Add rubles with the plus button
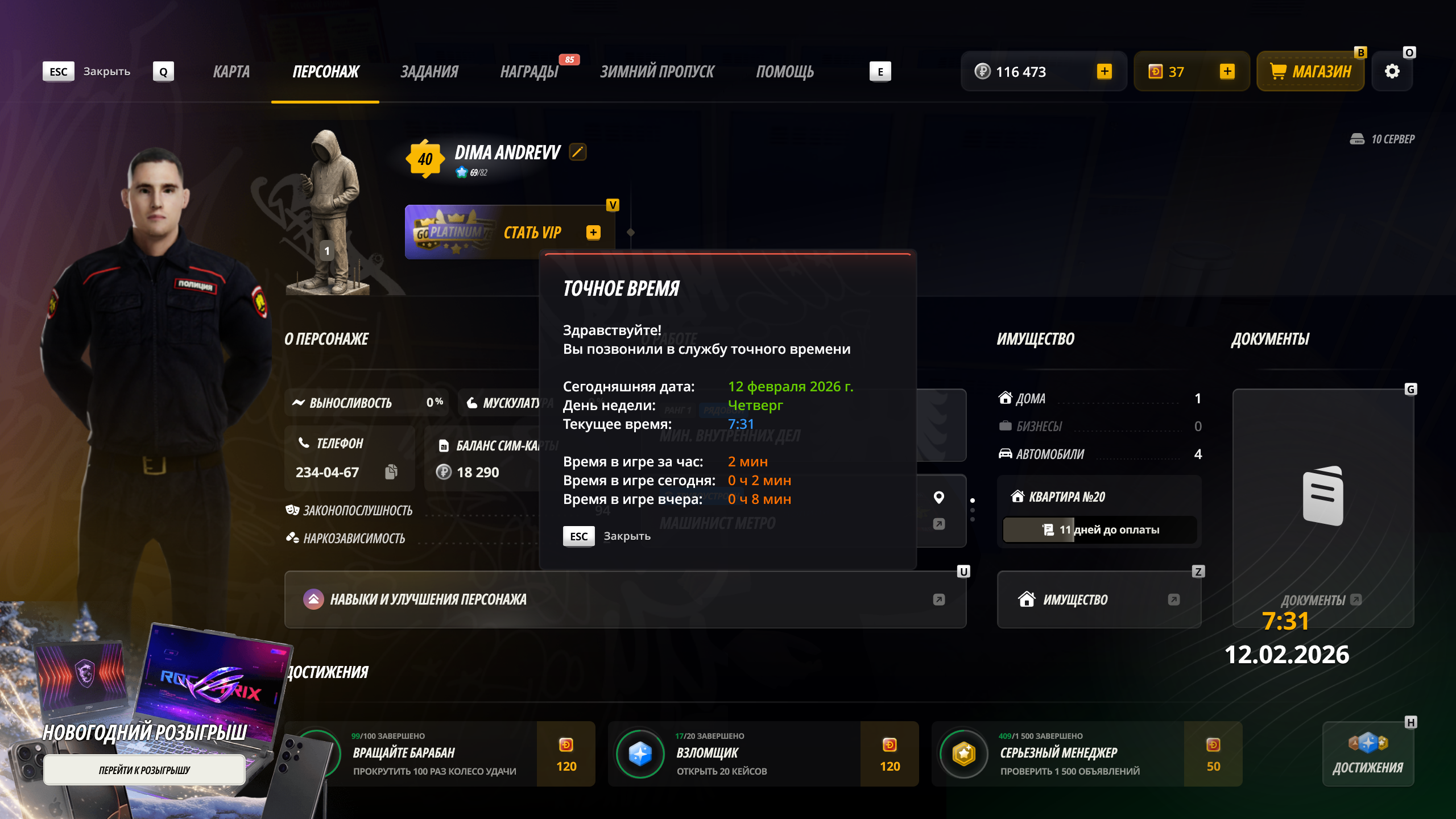 click(1104, 72)
